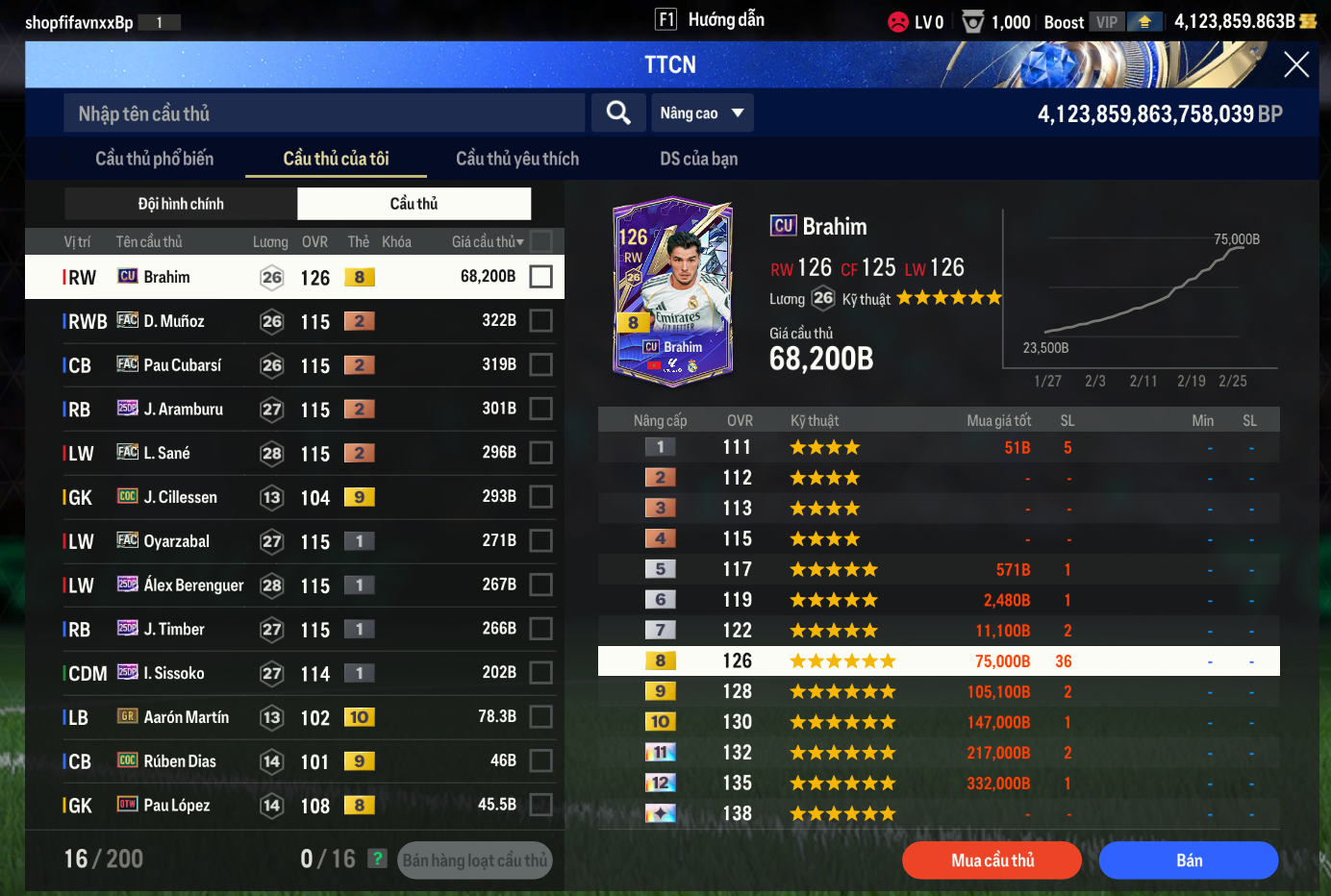1331x896 pixels.
Task: Close the TTCN window
Action: click(x=1296, y=64)
